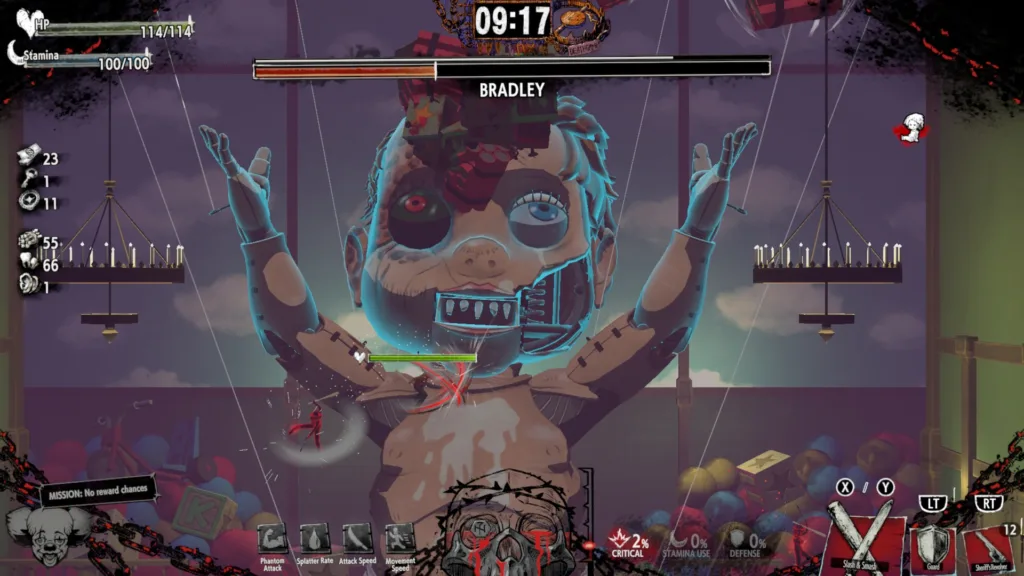Select the key resource icon
This screenshot has width=1024, height=576.
point(28,180)
